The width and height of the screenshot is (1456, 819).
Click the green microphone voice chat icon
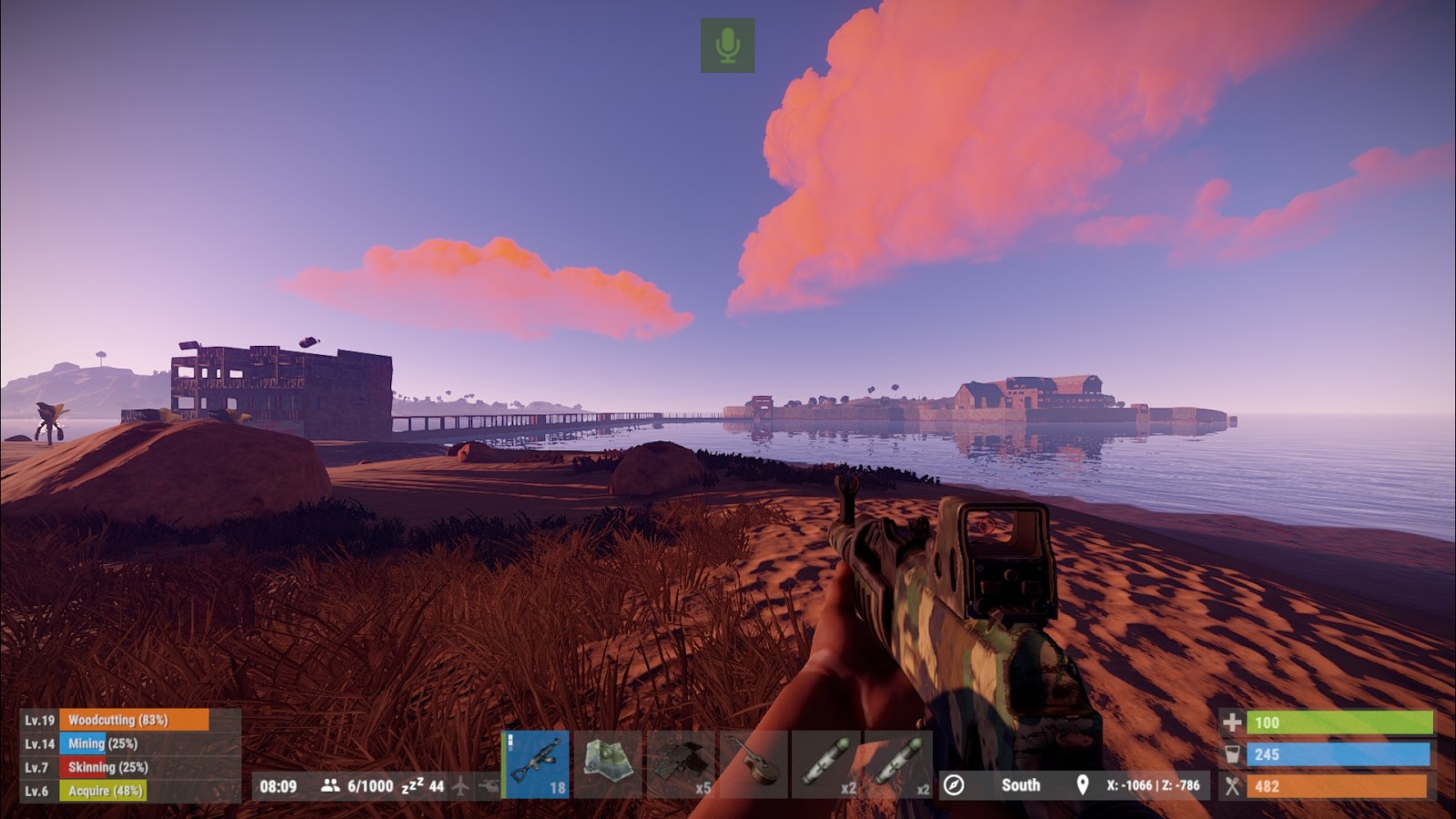coord(727,45)
